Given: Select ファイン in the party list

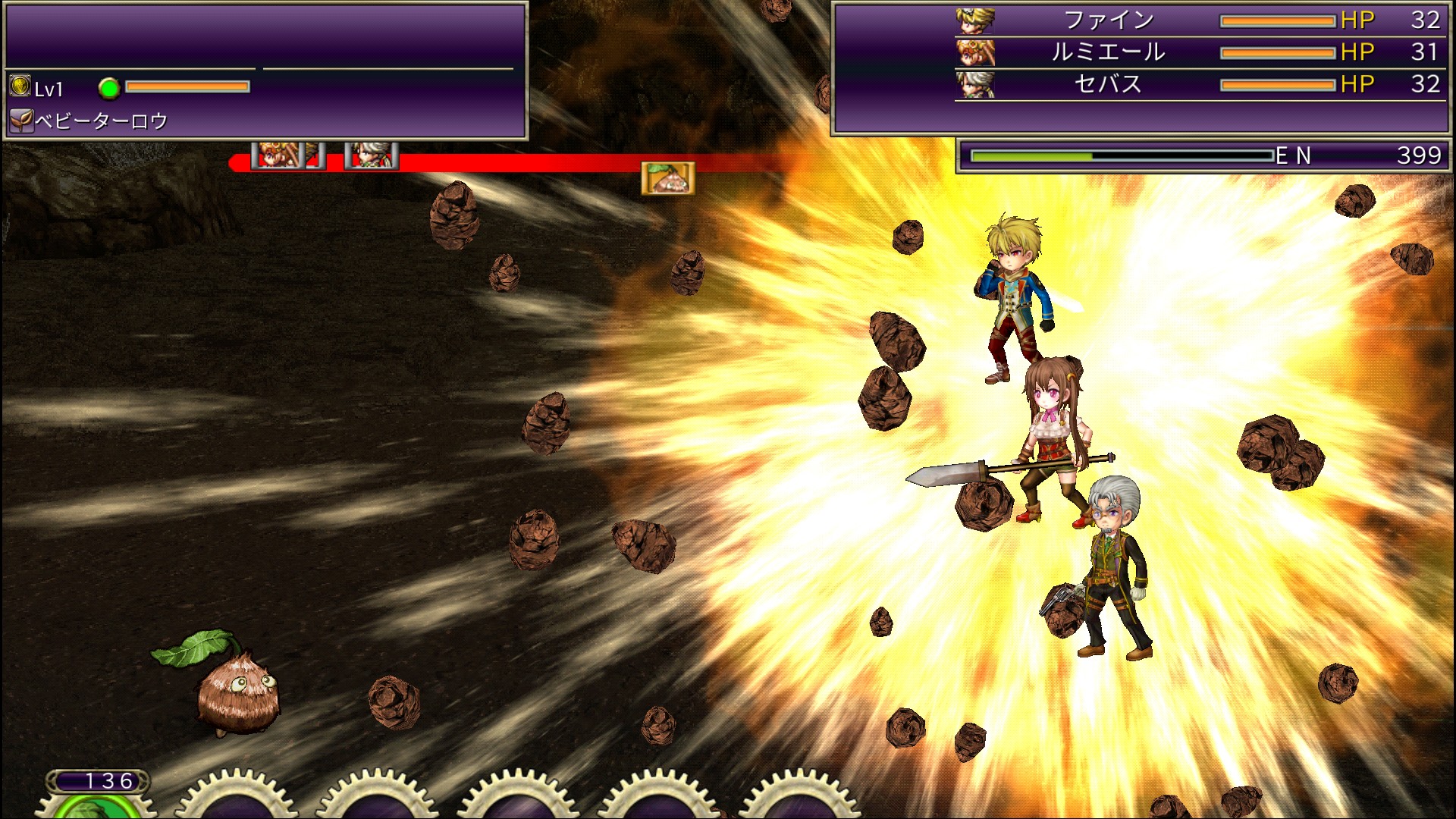Looking at the screenshot, I should [1109, 20].
